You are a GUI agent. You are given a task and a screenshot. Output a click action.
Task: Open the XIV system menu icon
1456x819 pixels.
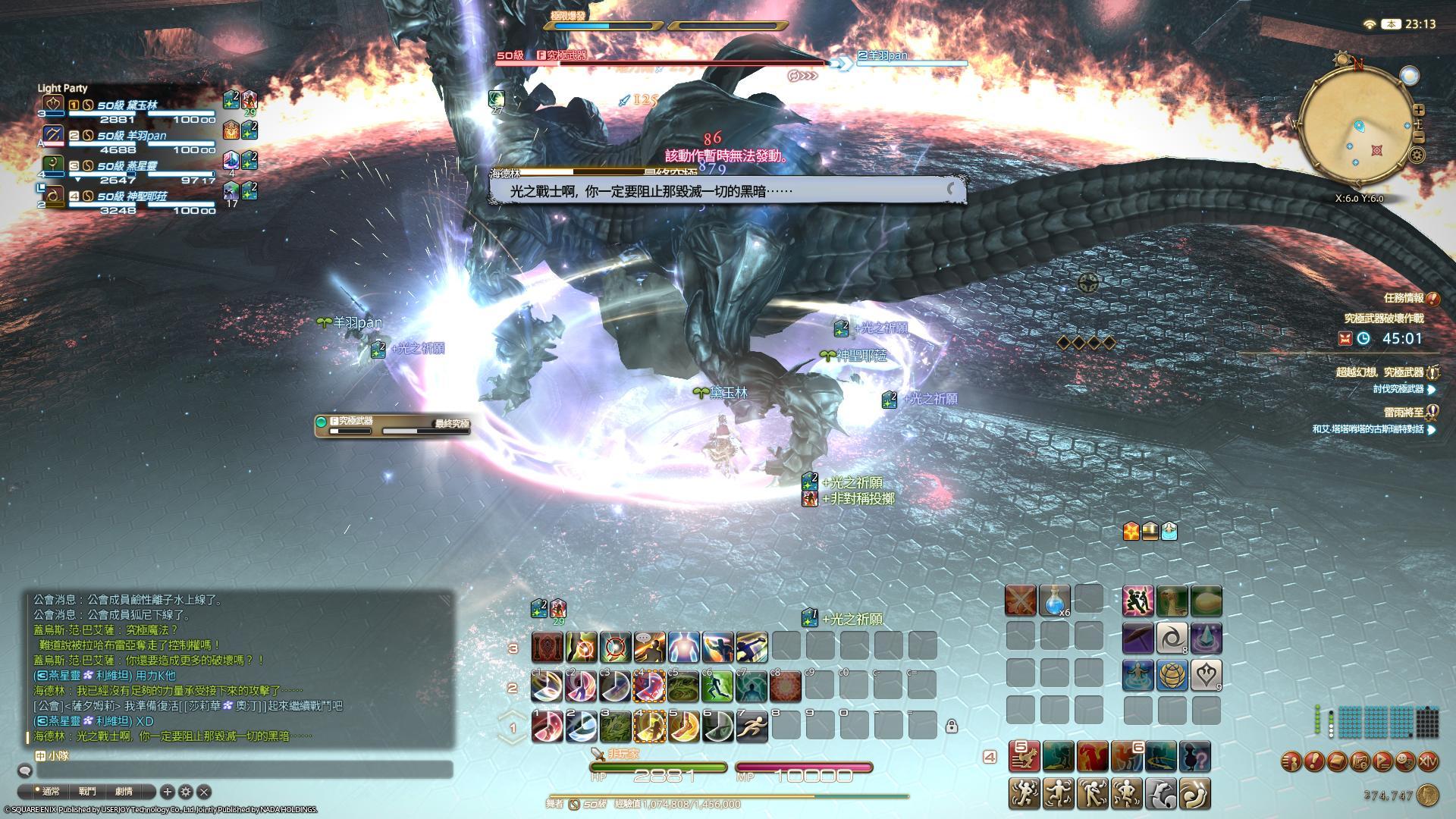coord(1429,761)
